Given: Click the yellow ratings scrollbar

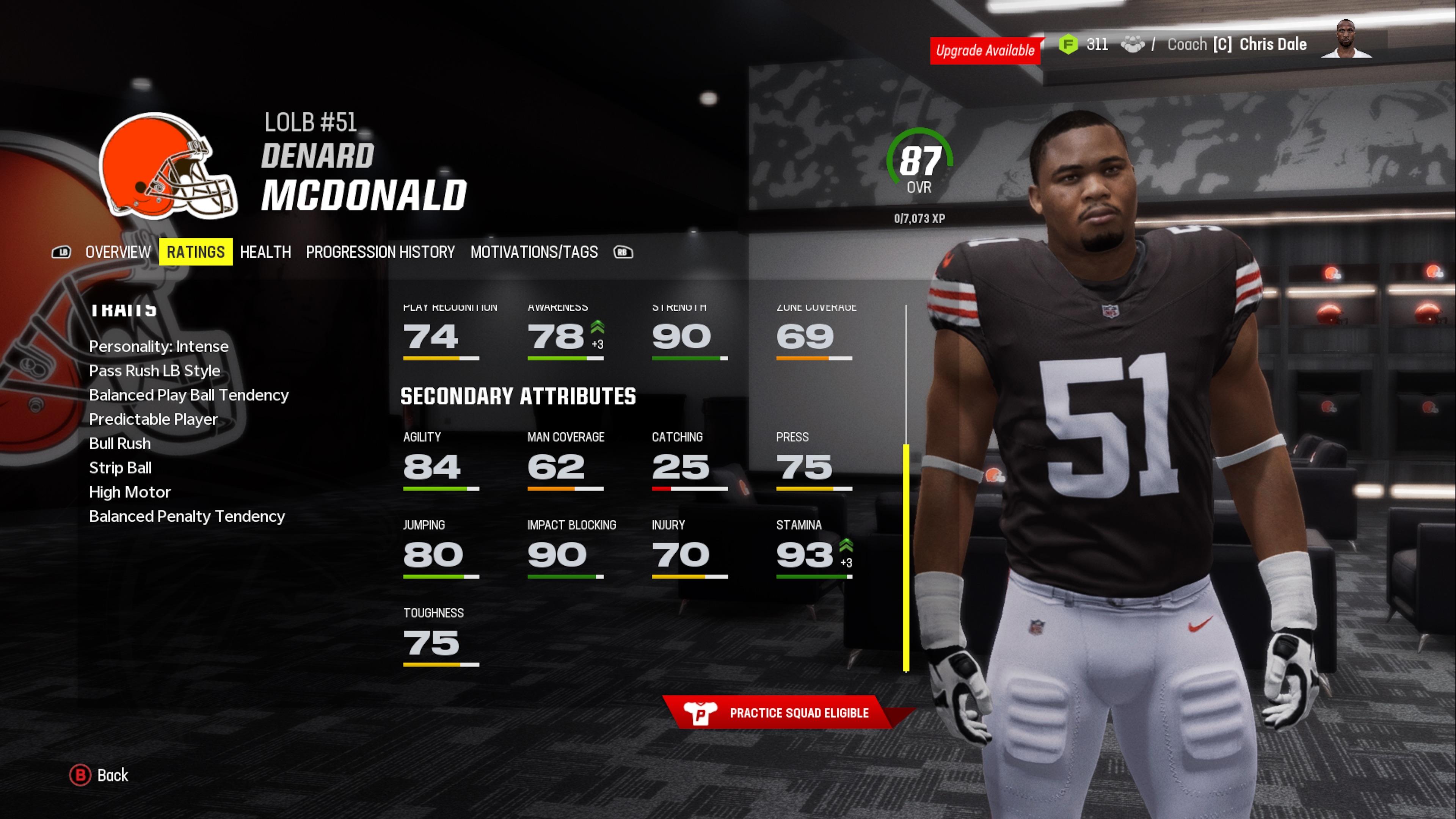Looking at the screenshot, I should pyautogui.click(x=906, y=557).
